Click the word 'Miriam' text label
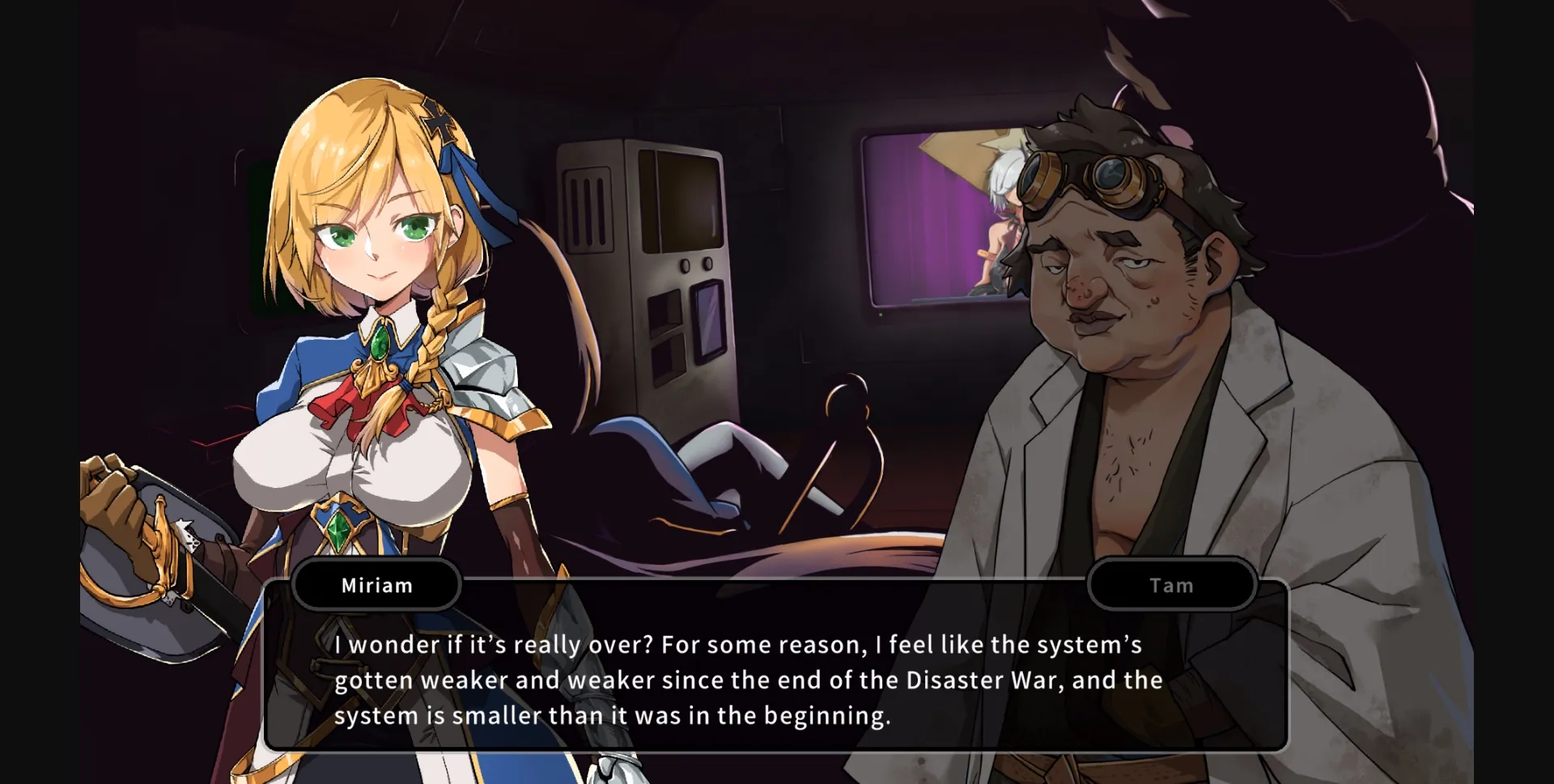 coord(376,584)
